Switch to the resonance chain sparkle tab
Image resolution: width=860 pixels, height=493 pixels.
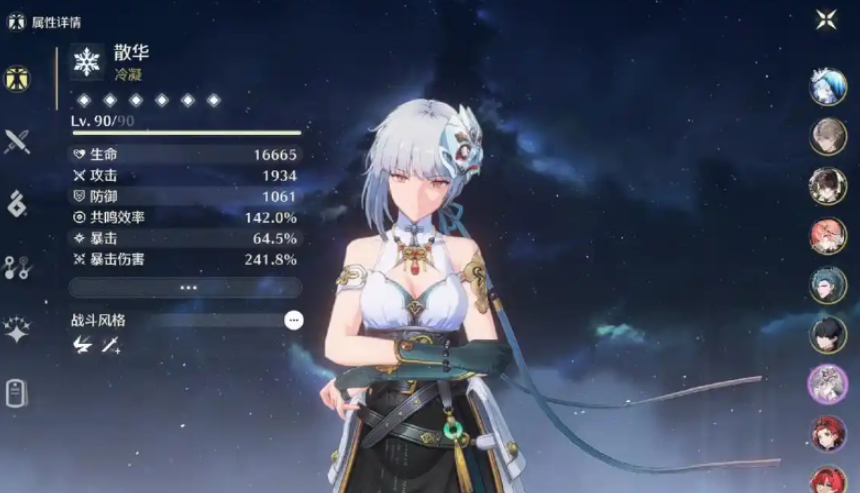pyautogui.click(x=17, y=330)
